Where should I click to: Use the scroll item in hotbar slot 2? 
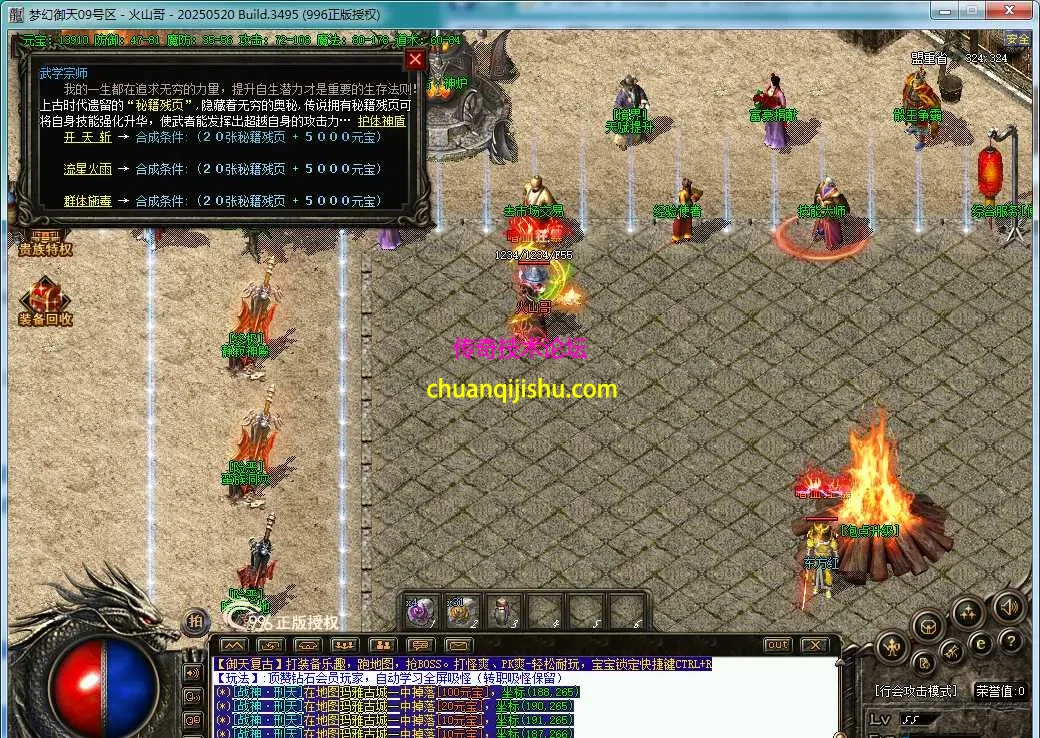click(462, 610)
